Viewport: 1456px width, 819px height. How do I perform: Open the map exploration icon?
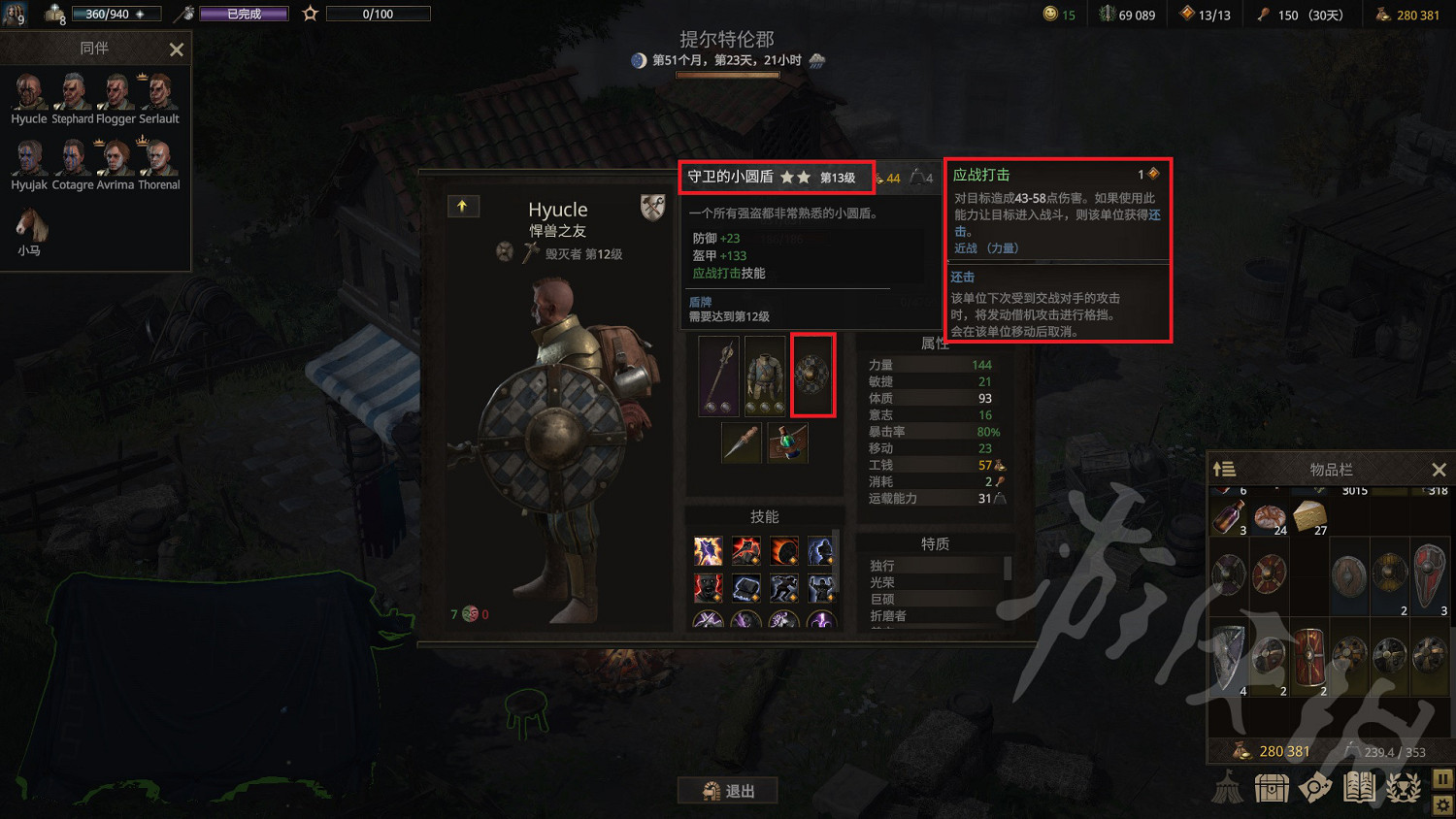pyautogui.click(x=1314, y=787)
